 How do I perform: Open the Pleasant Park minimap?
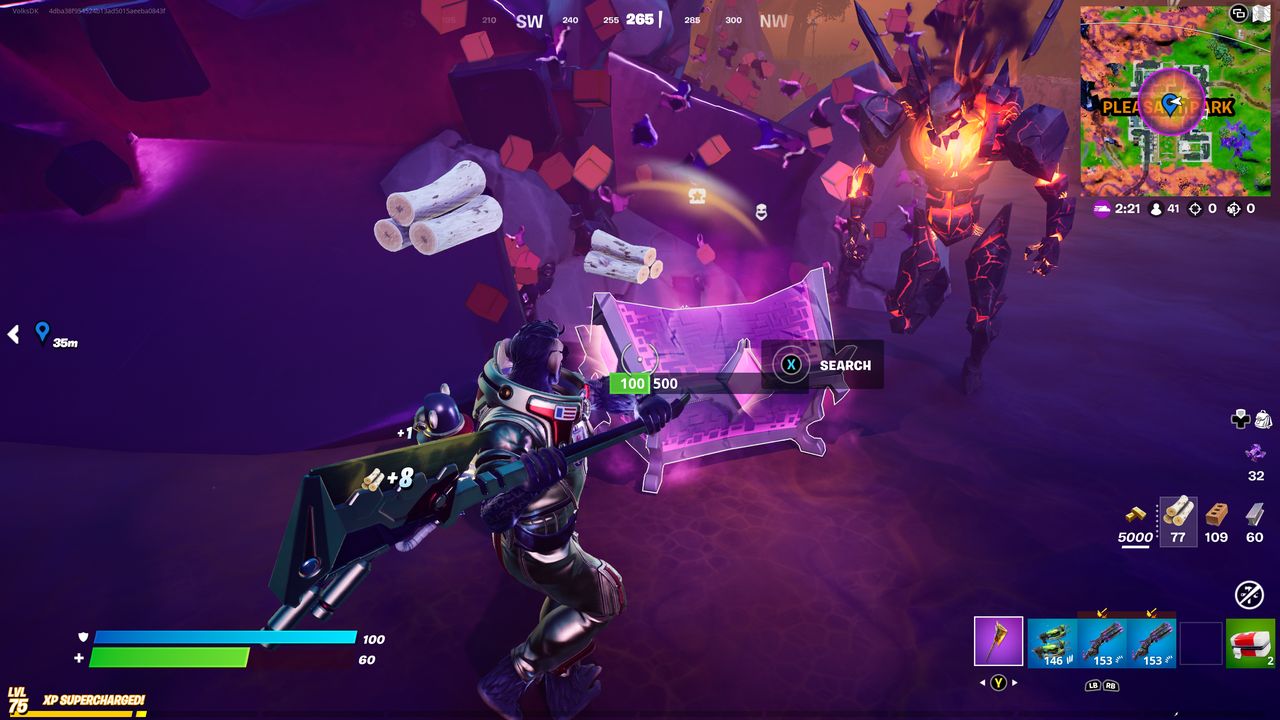click(1175, 102)
